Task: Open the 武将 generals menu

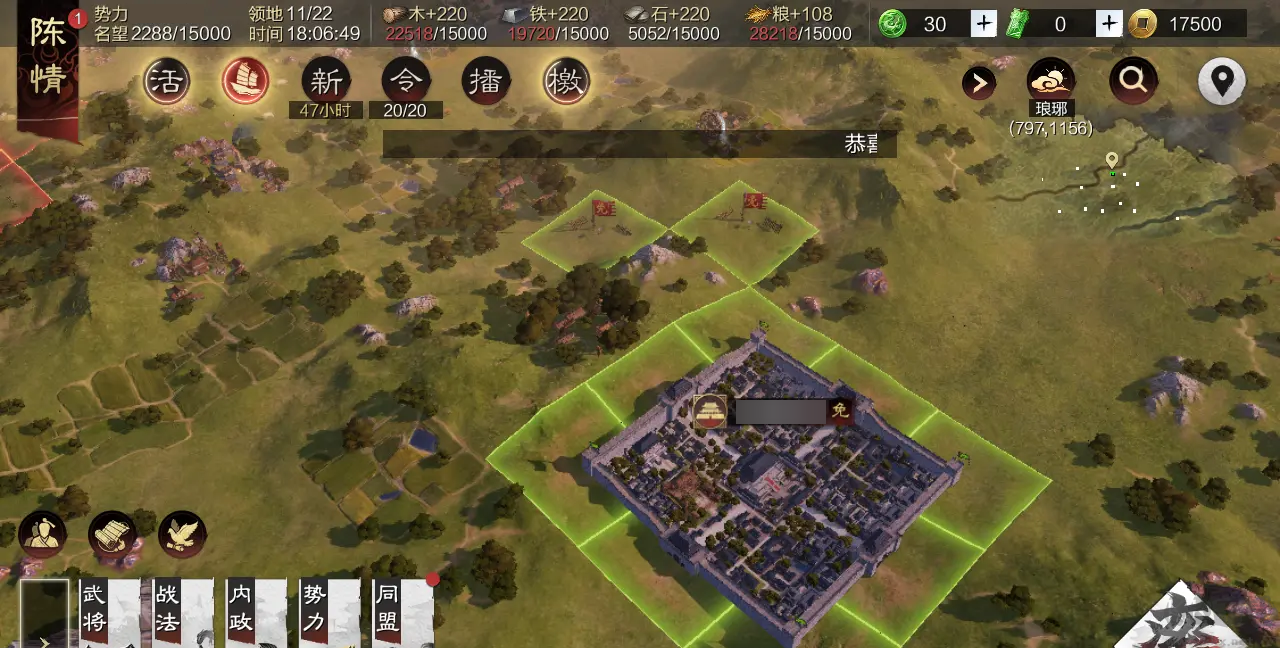Action: [x=108, y=613]
